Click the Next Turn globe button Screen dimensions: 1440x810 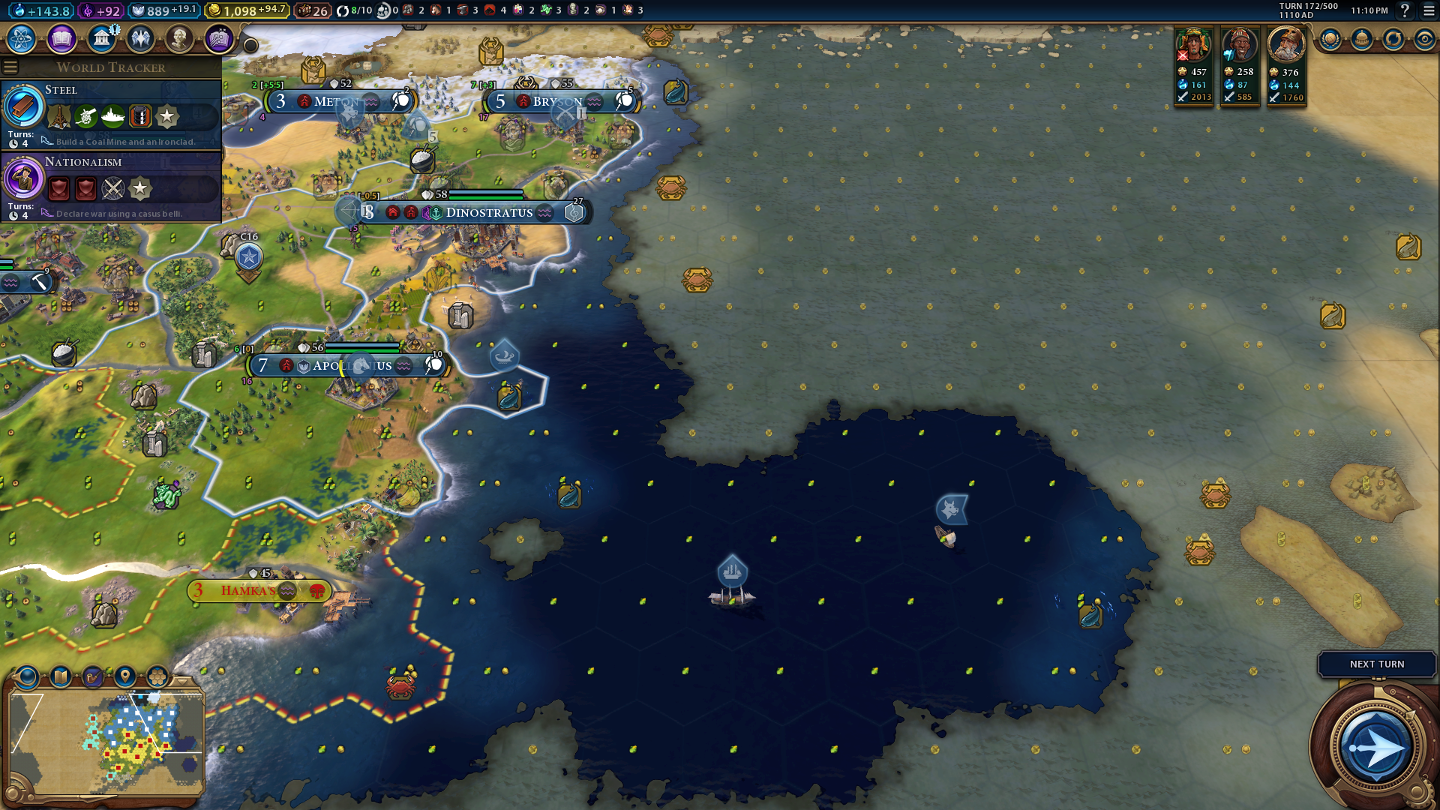point(1377,745)
